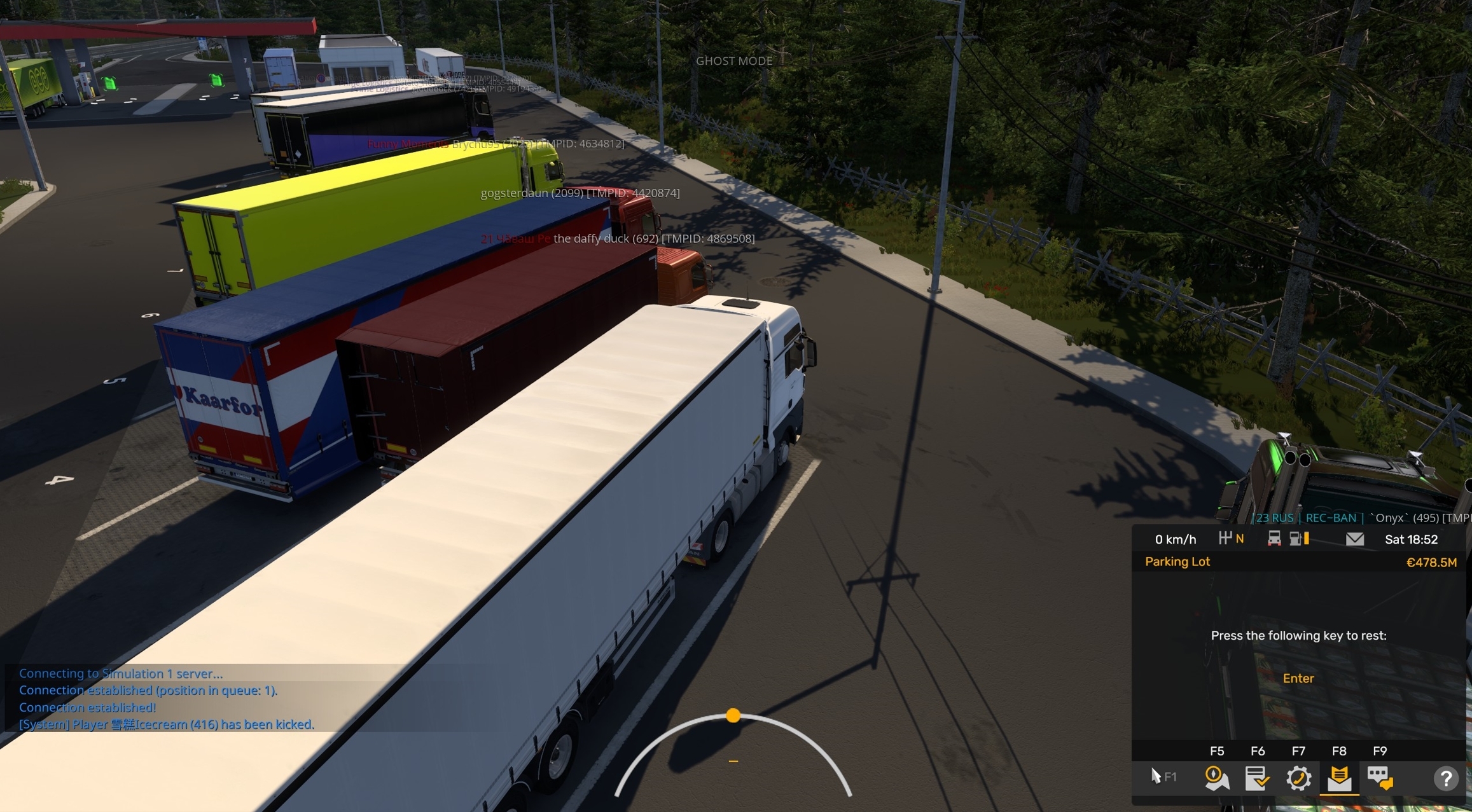Click the Parking Lot label
This screenshot has height=812, width=1472.
pos(1177,561)
